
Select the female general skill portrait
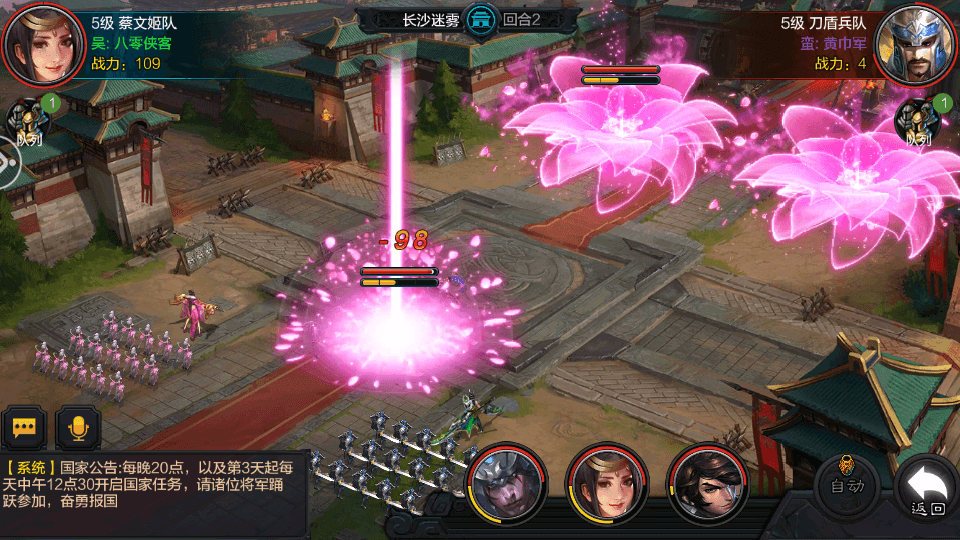click(604, 483)
